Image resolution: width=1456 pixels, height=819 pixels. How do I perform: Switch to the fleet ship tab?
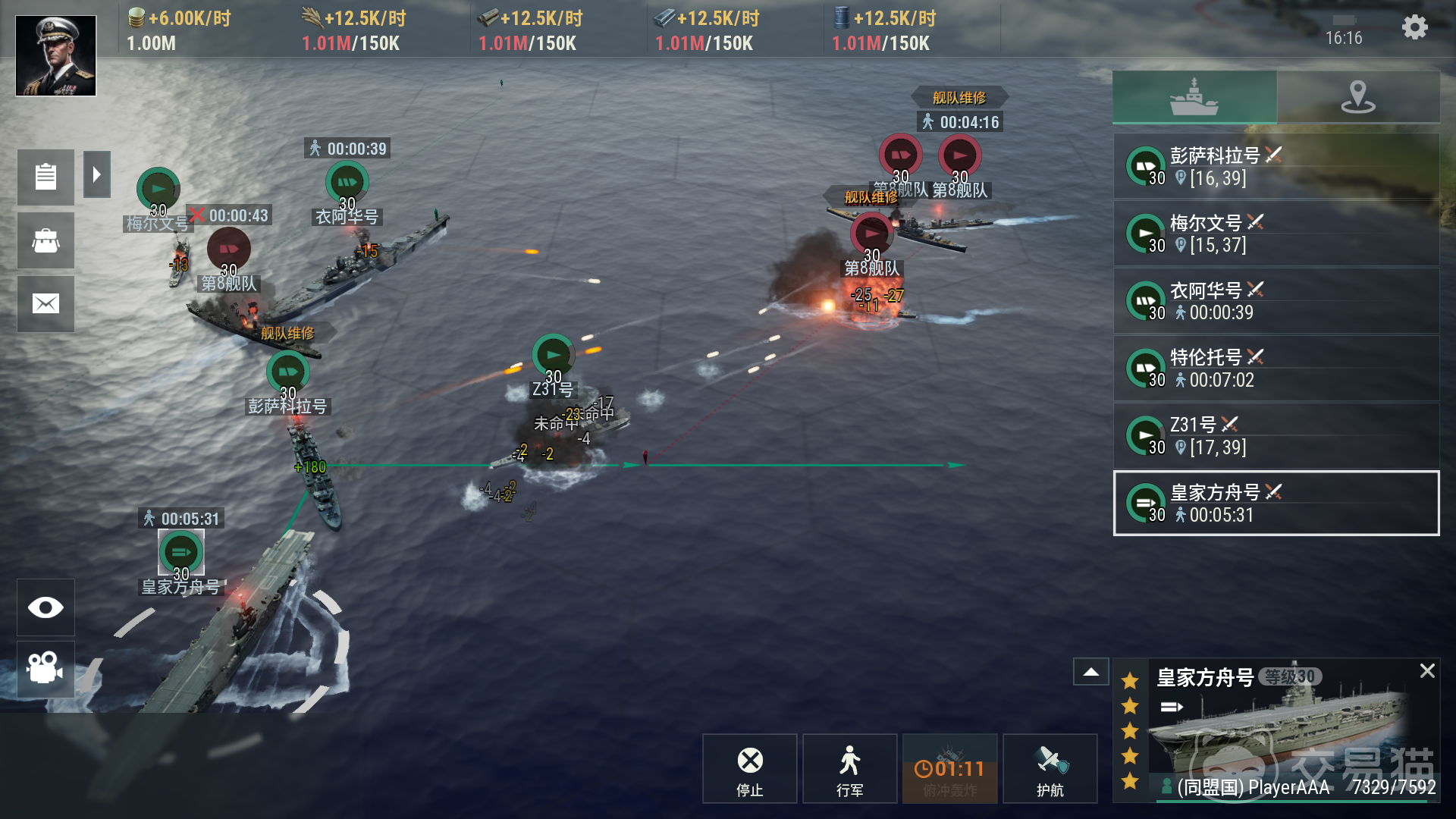coord(1194,97)
